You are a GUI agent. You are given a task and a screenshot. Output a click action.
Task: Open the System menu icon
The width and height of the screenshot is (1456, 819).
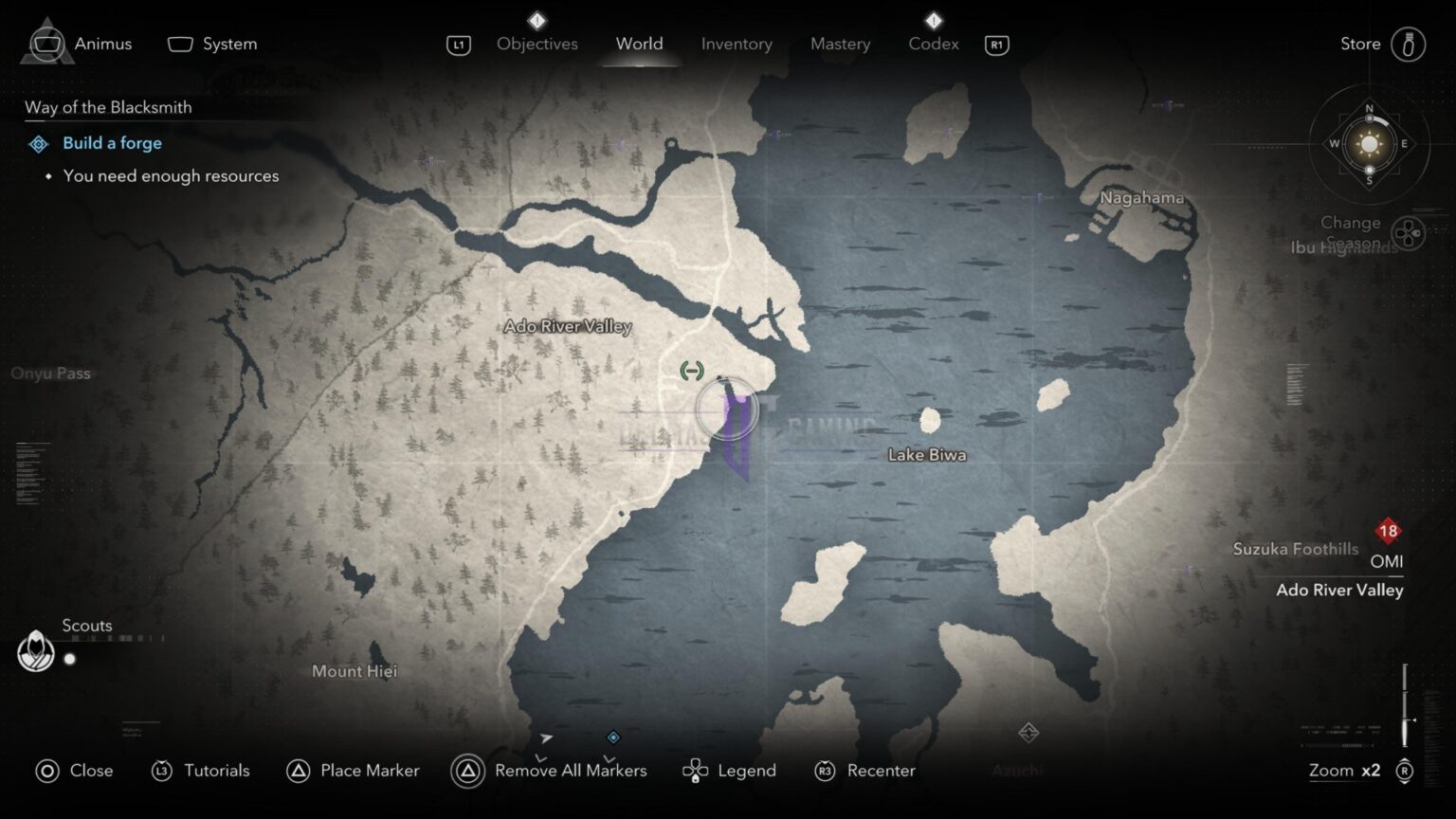coord(180,43)
